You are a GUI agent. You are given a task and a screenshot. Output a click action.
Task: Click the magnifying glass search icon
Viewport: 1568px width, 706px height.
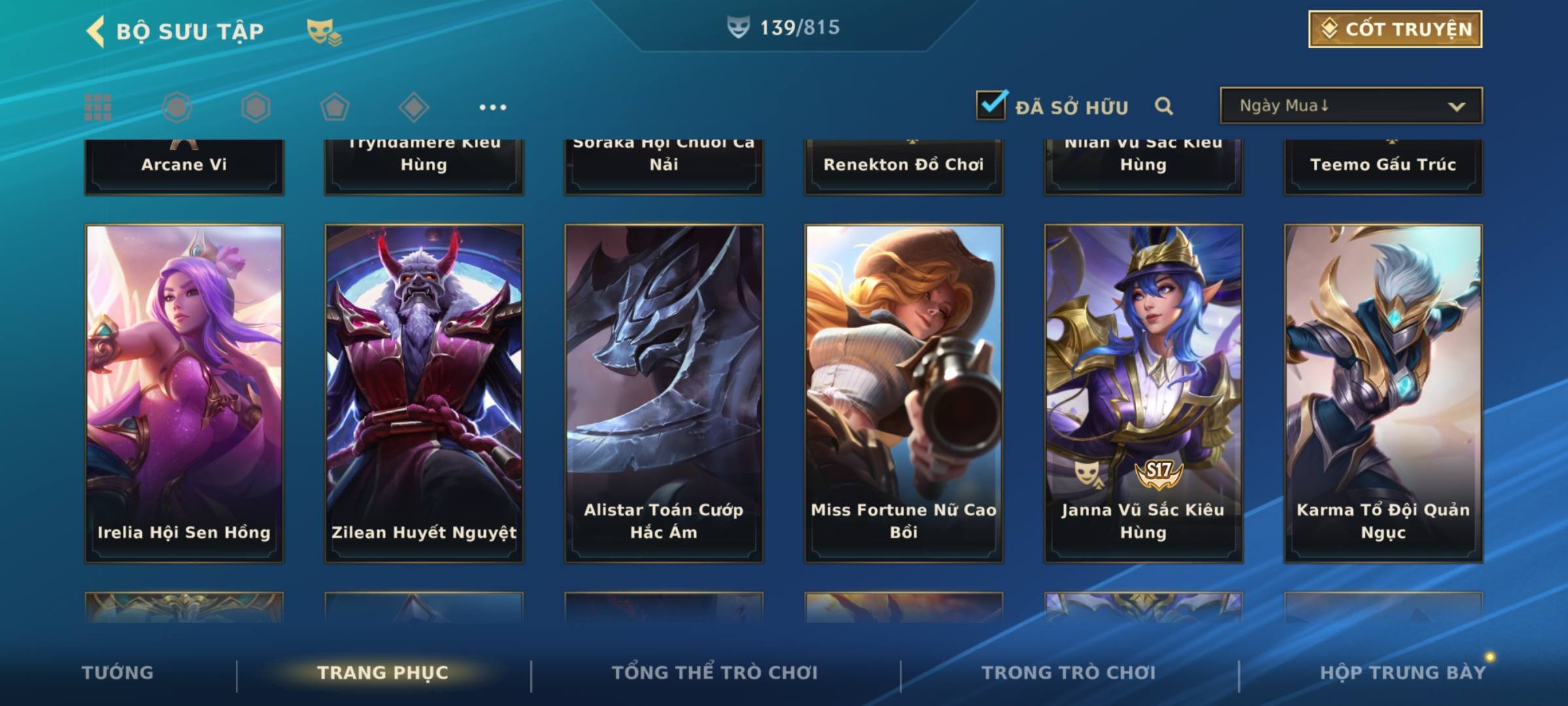coord(1164,106)
